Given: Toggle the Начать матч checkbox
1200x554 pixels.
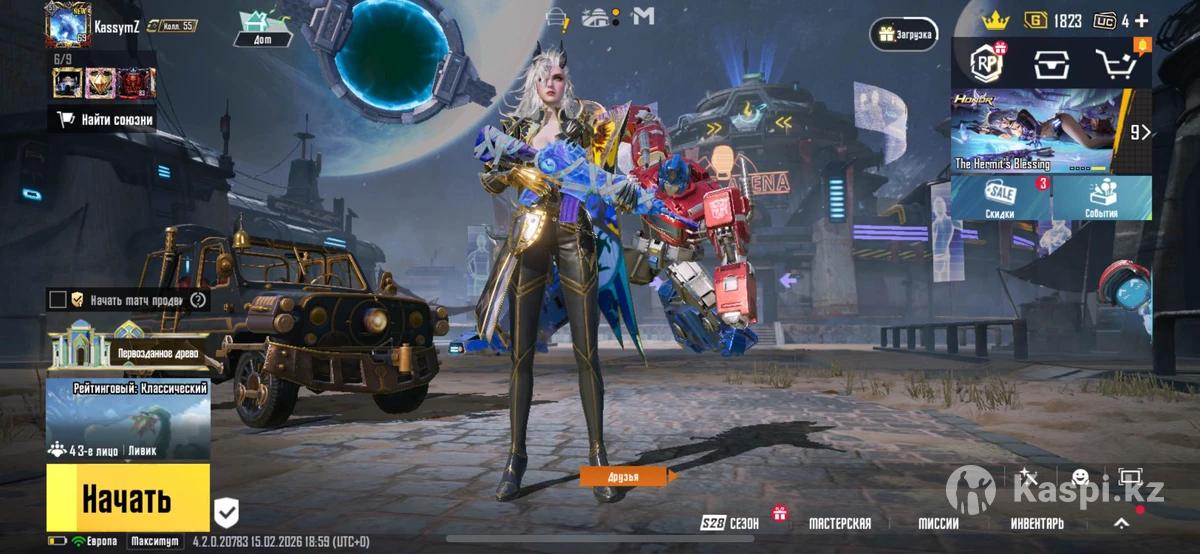Looking at the screenshot, I should tap(58, 299).
